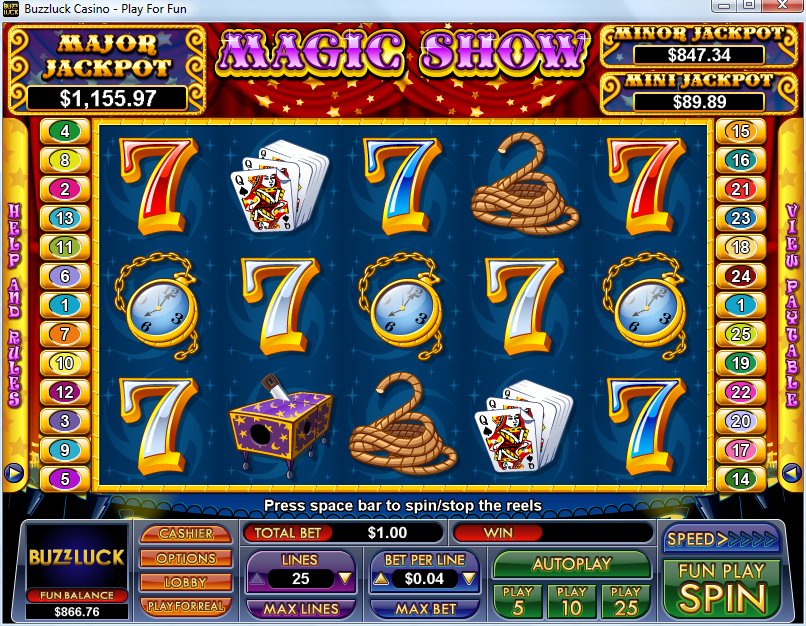The image size is (806, 626).
Task: Switch to Play For Real mode
Action: point(186,606)
